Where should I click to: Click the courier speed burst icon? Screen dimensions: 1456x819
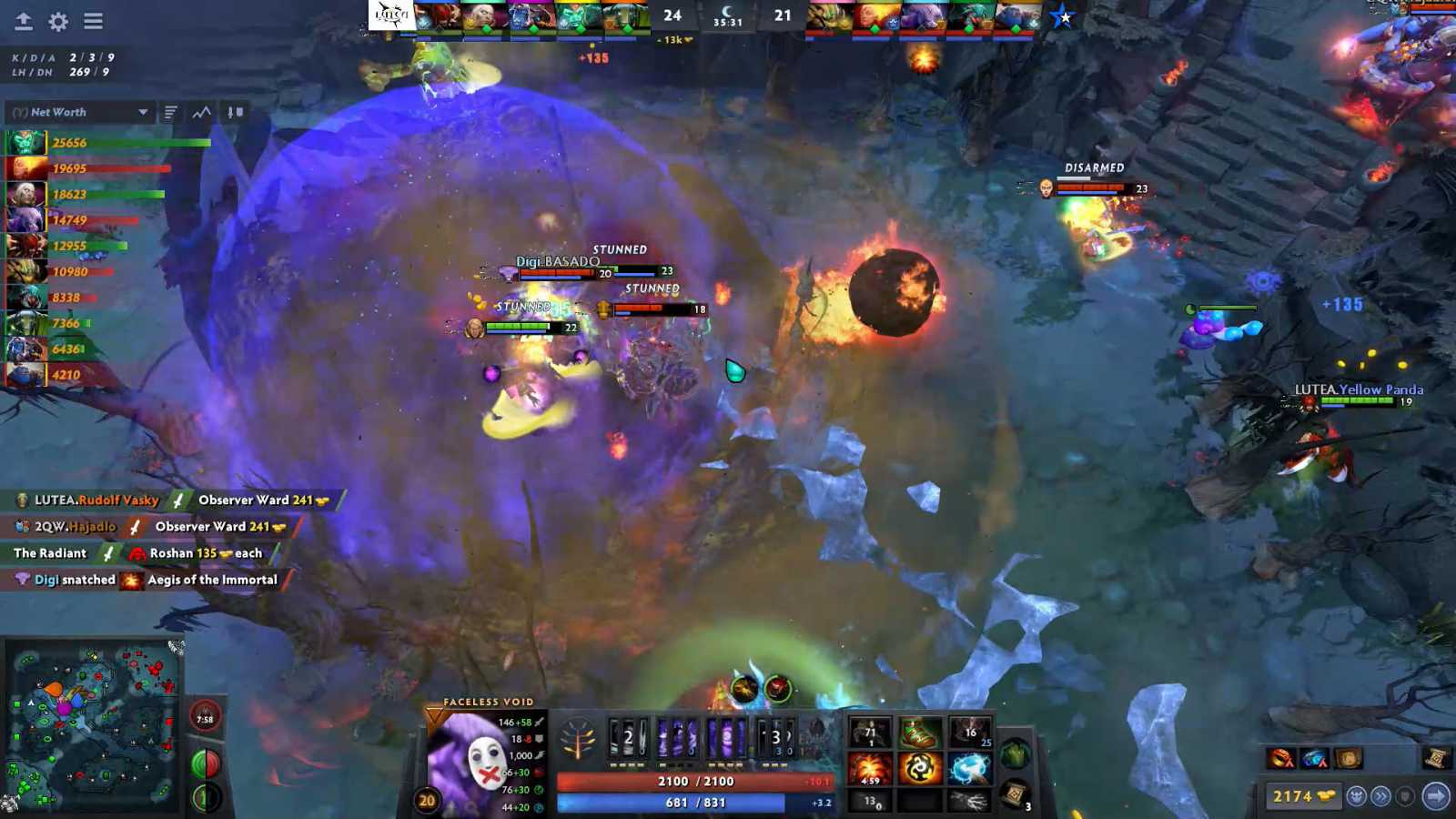tap(1381, 796)
